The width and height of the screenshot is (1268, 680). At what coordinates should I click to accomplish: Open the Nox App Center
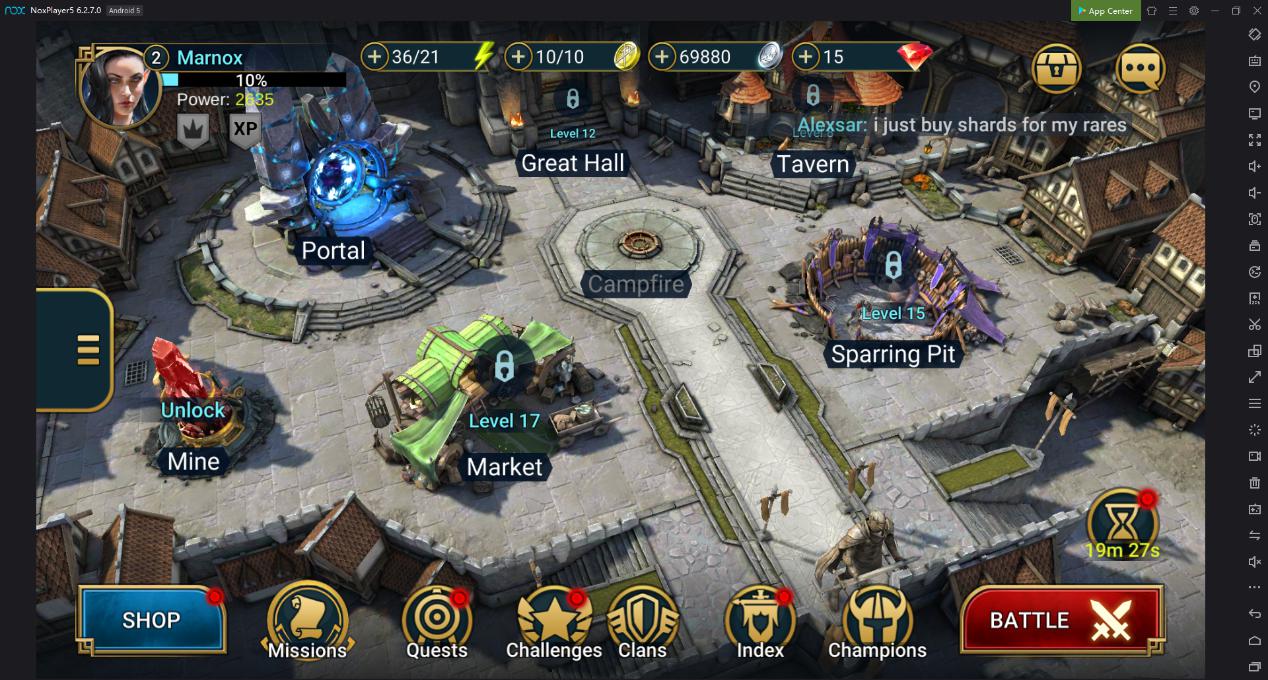coord(1104,11)
